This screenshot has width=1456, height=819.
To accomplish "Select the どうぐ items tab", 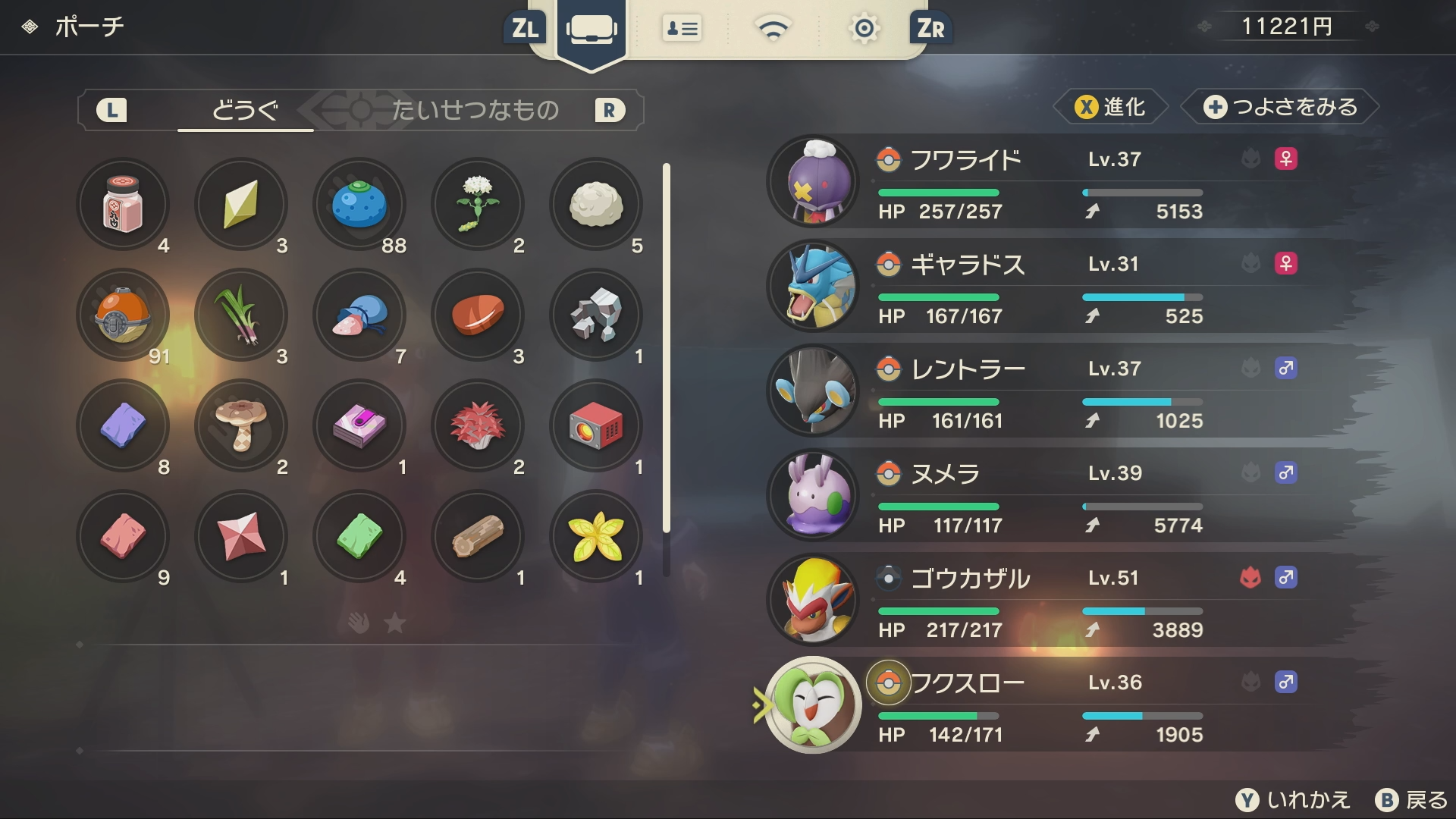I will [x=245, y=111].
